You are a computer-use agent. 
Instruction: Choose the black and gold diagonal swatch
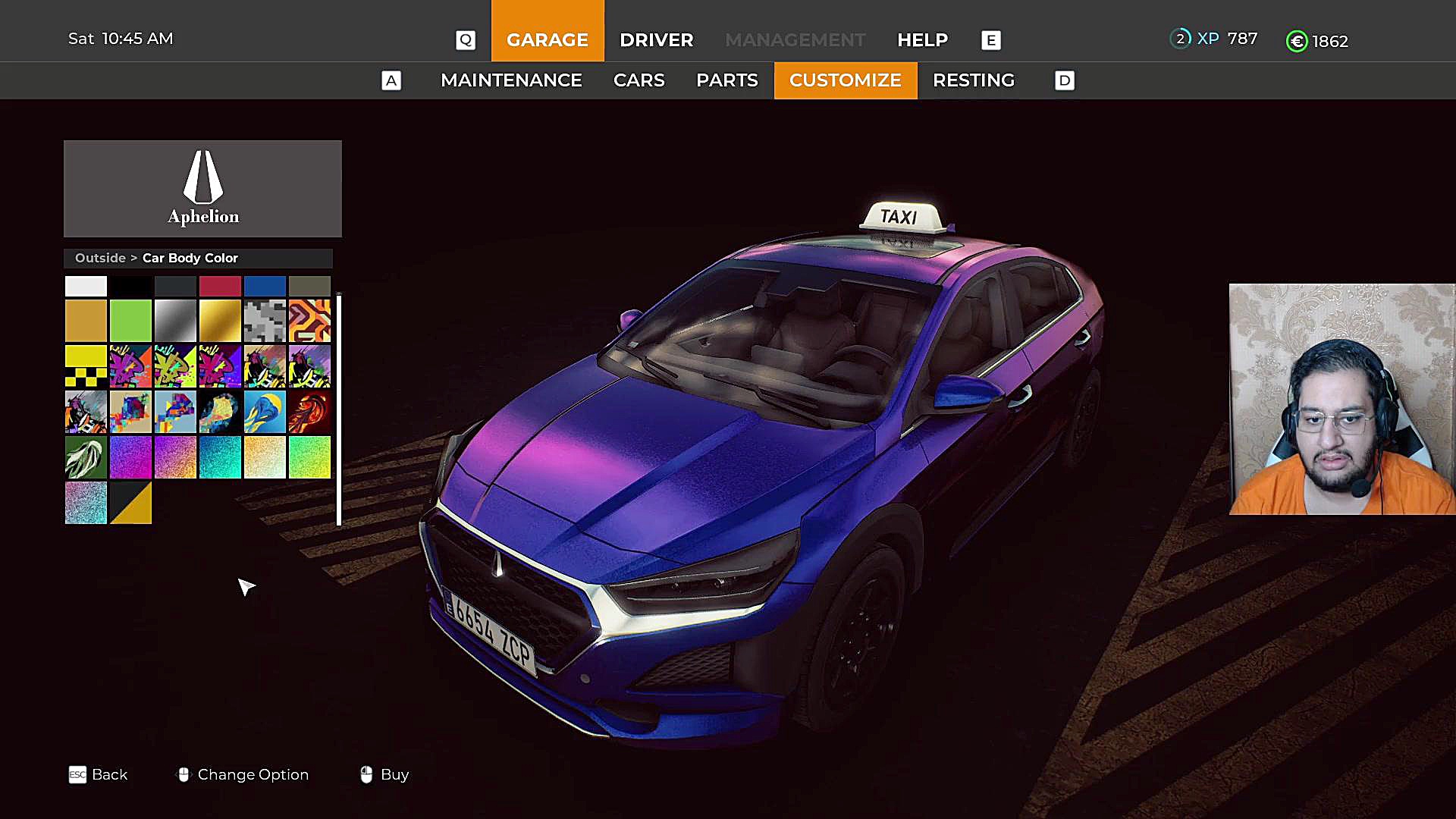tap(130, 502)
